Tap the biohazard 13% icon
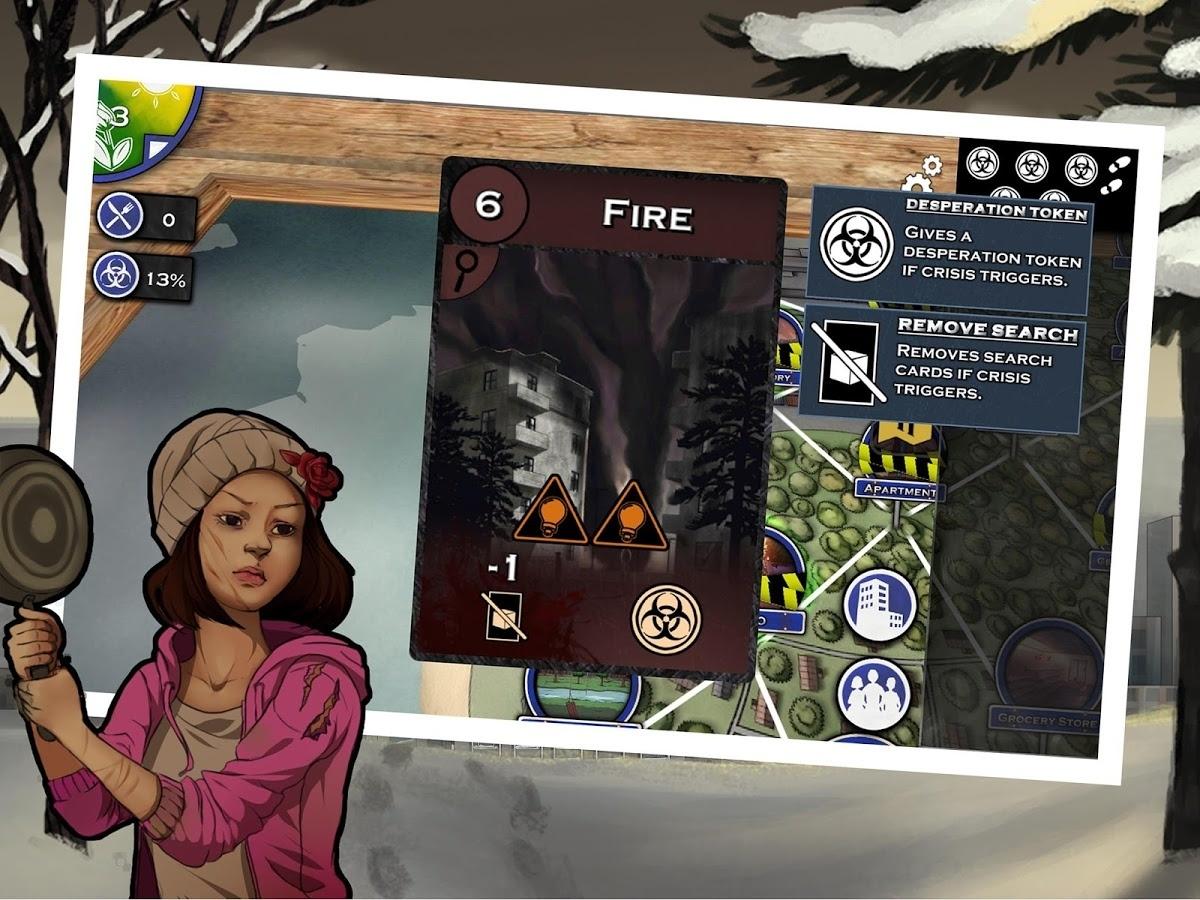The height and width of the screenshot is (900, 1200). (x=116, y=277)
